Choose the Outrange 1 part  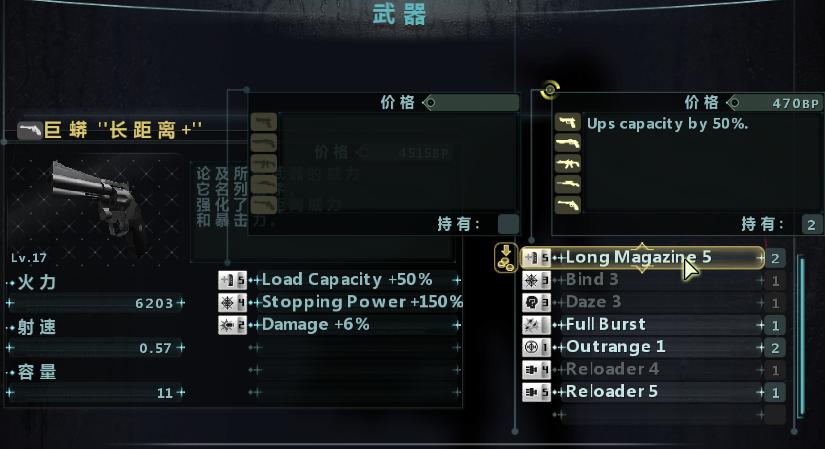click(640, 347)
